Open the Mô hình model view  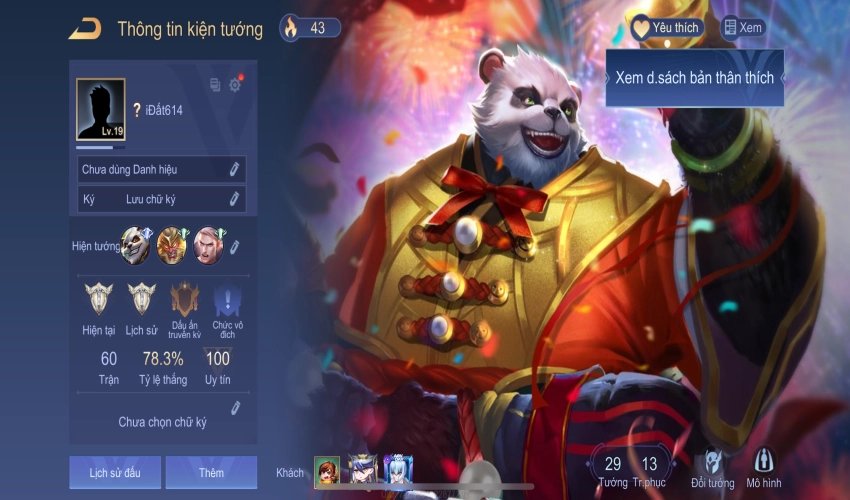763,463
